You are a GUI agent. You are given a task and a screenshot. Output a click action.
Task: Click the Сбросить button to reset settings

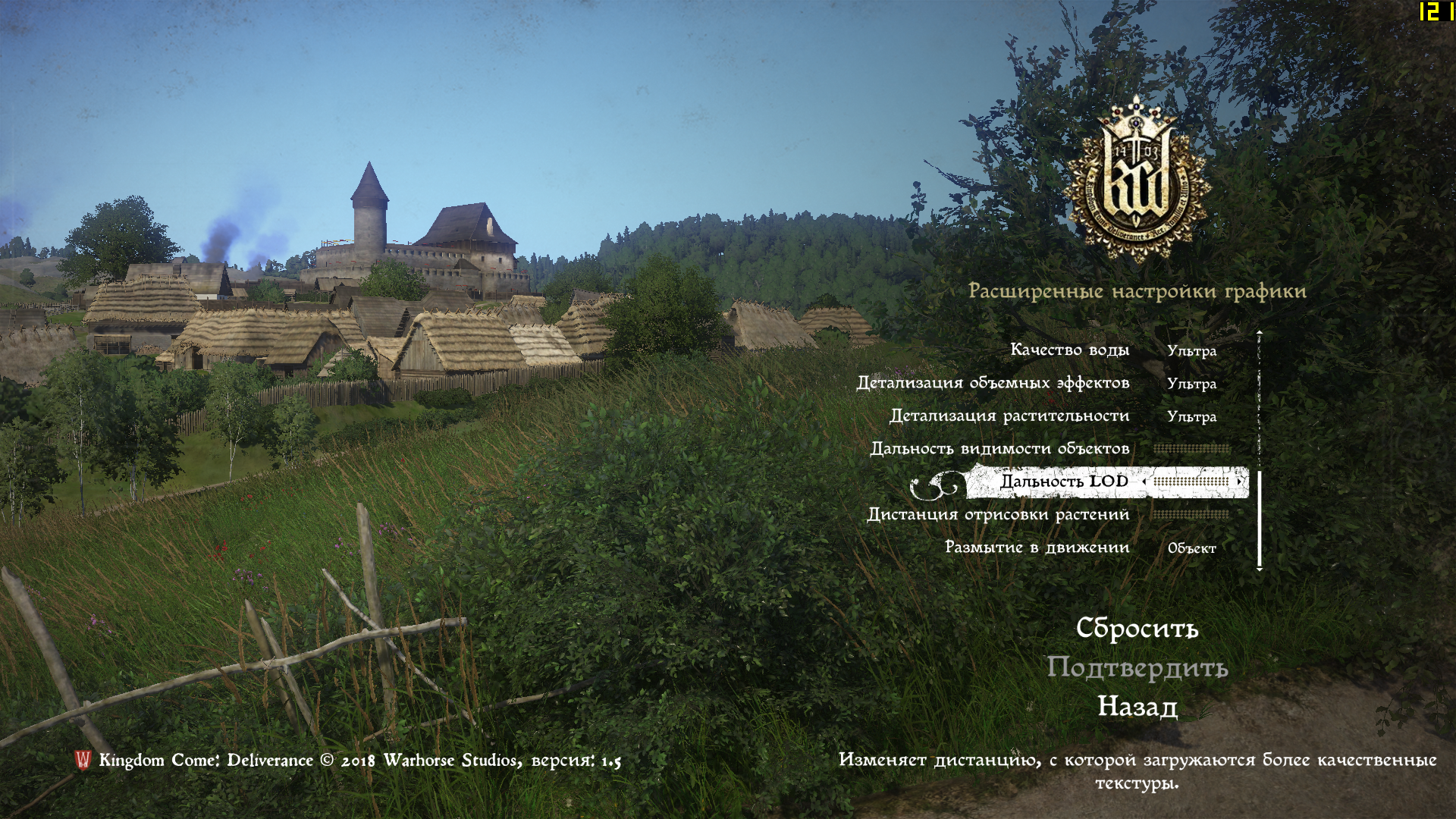(1137, 629)
